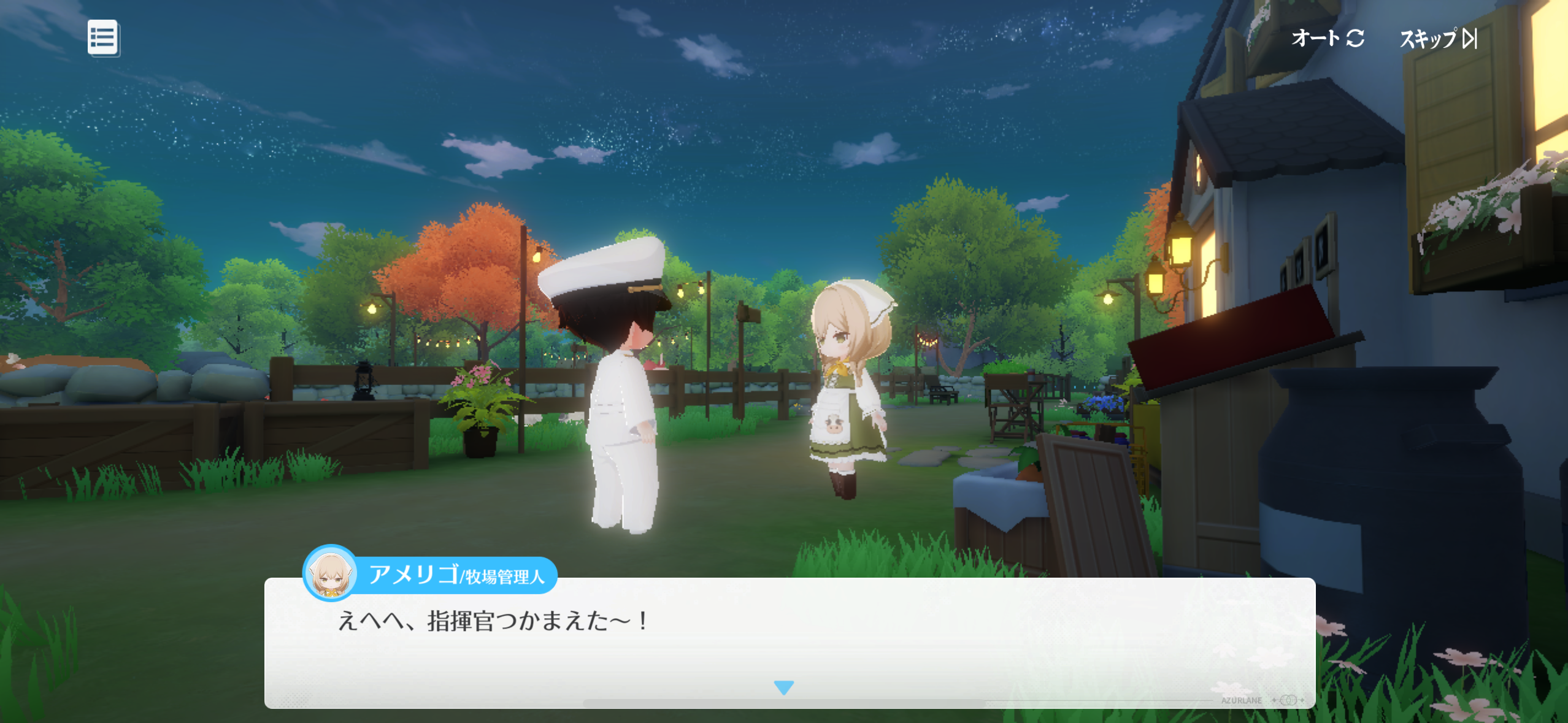Toggle オート auto-play mode
The width and height of the screenshot is (1568, 723).
point(1327,39)
